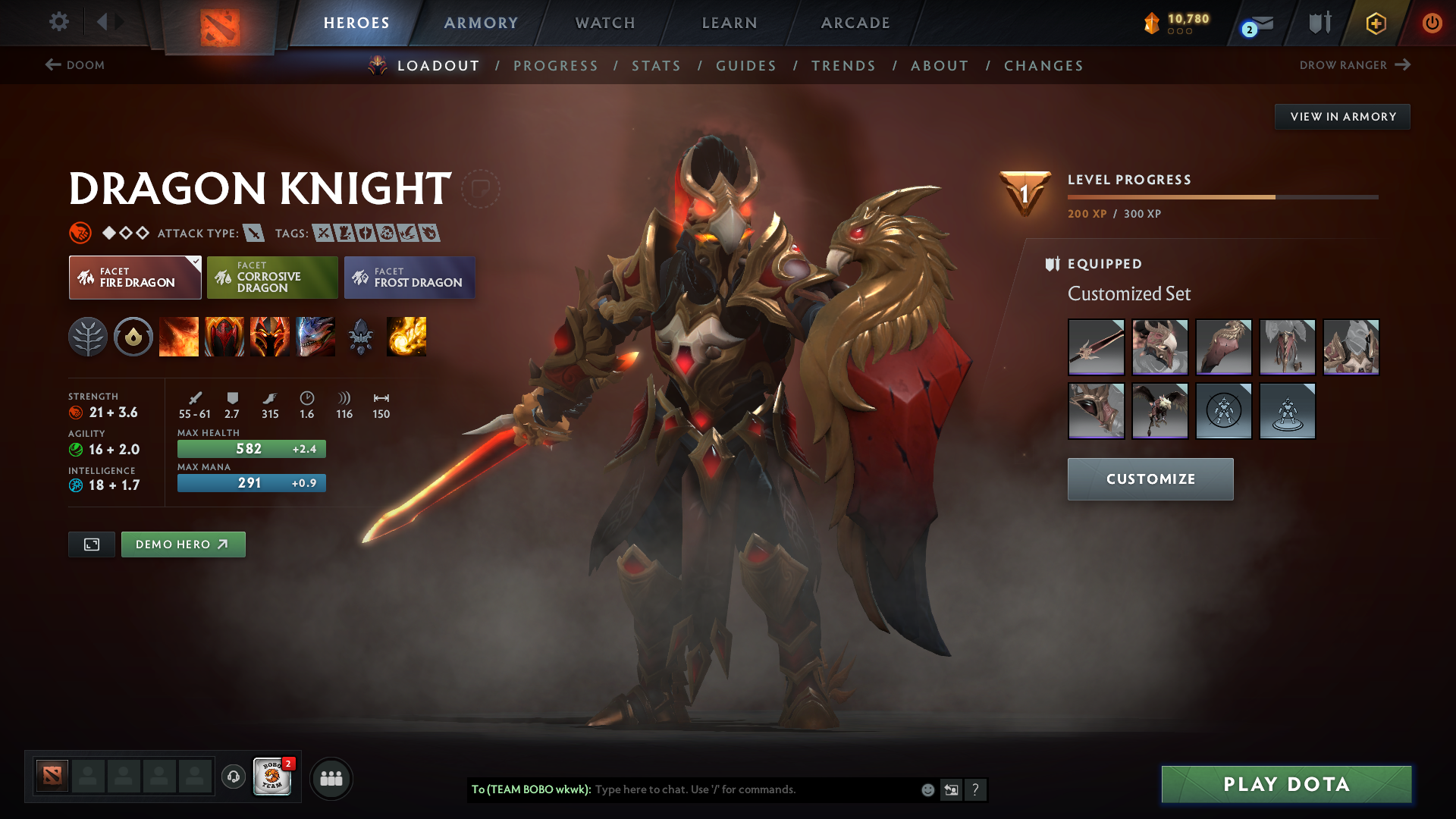This screenshot has width=1456, height=819.
Task: Enable the Fire Dragon facet
Action: point(134,278)
